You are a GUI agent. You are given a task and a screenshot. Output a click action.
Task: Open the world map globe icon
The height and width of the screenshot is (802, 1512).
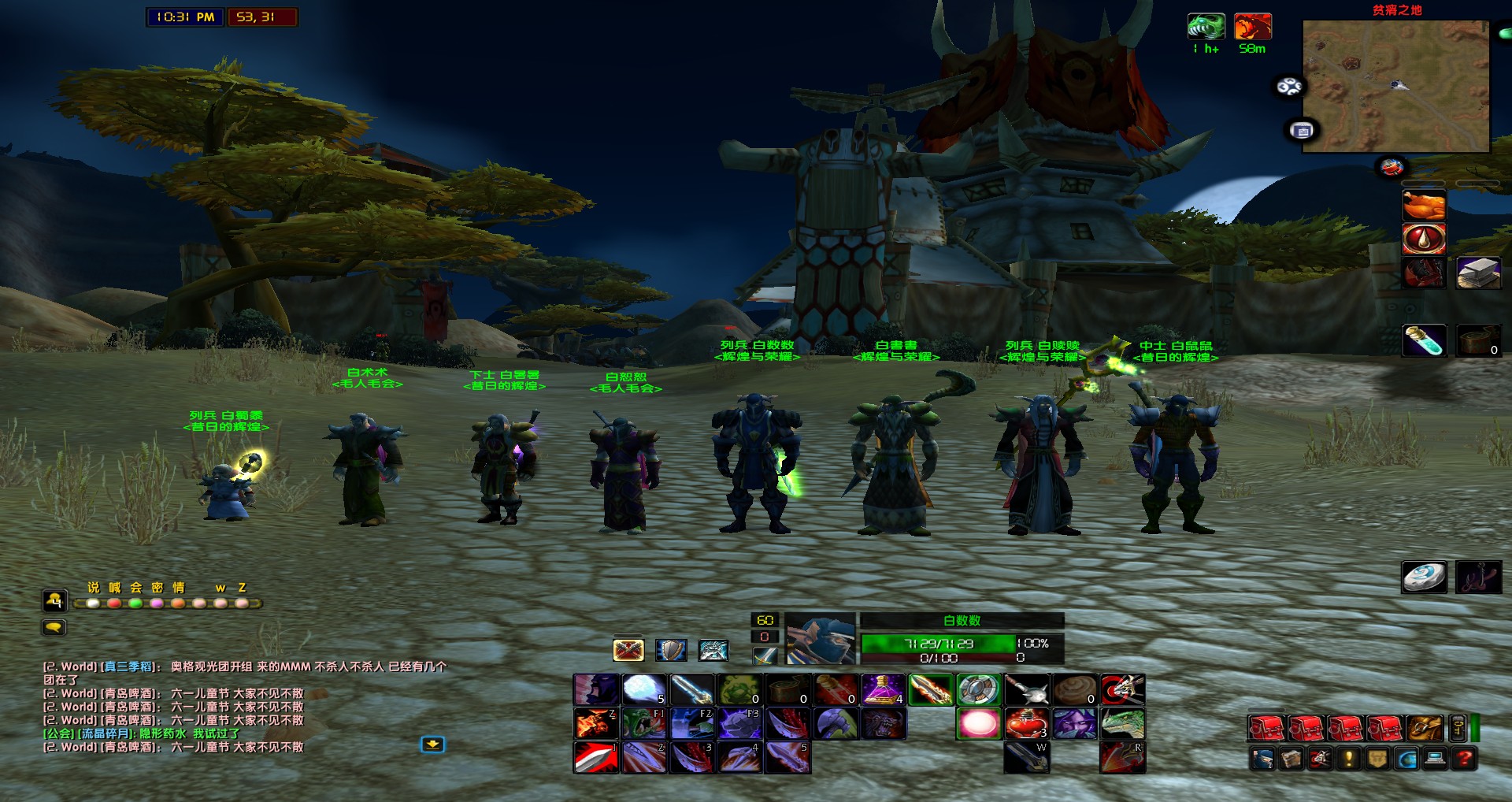1405,759
